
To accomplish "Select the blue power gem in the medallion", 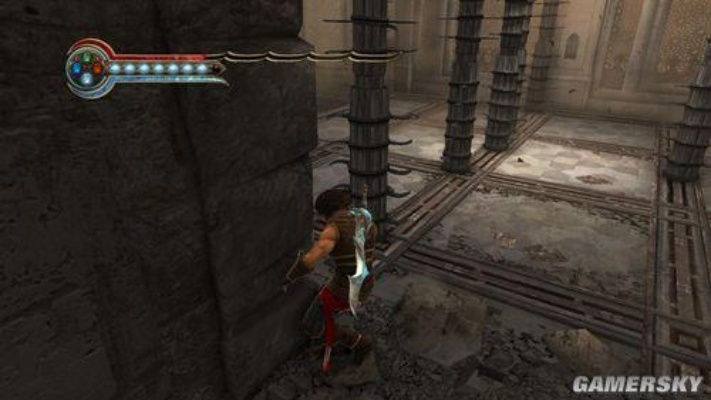I will pos(76,69).
